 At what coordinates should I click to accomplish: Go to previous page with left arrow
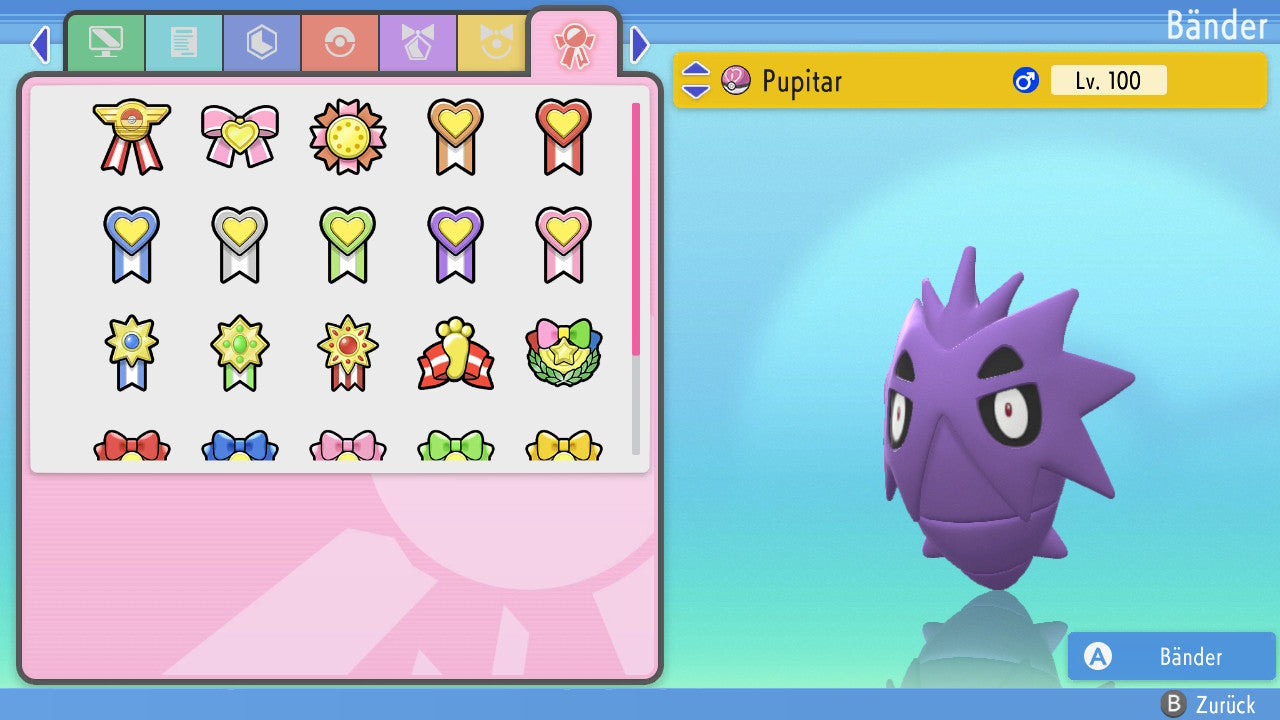pyautogui.click(x=40, y=44)
